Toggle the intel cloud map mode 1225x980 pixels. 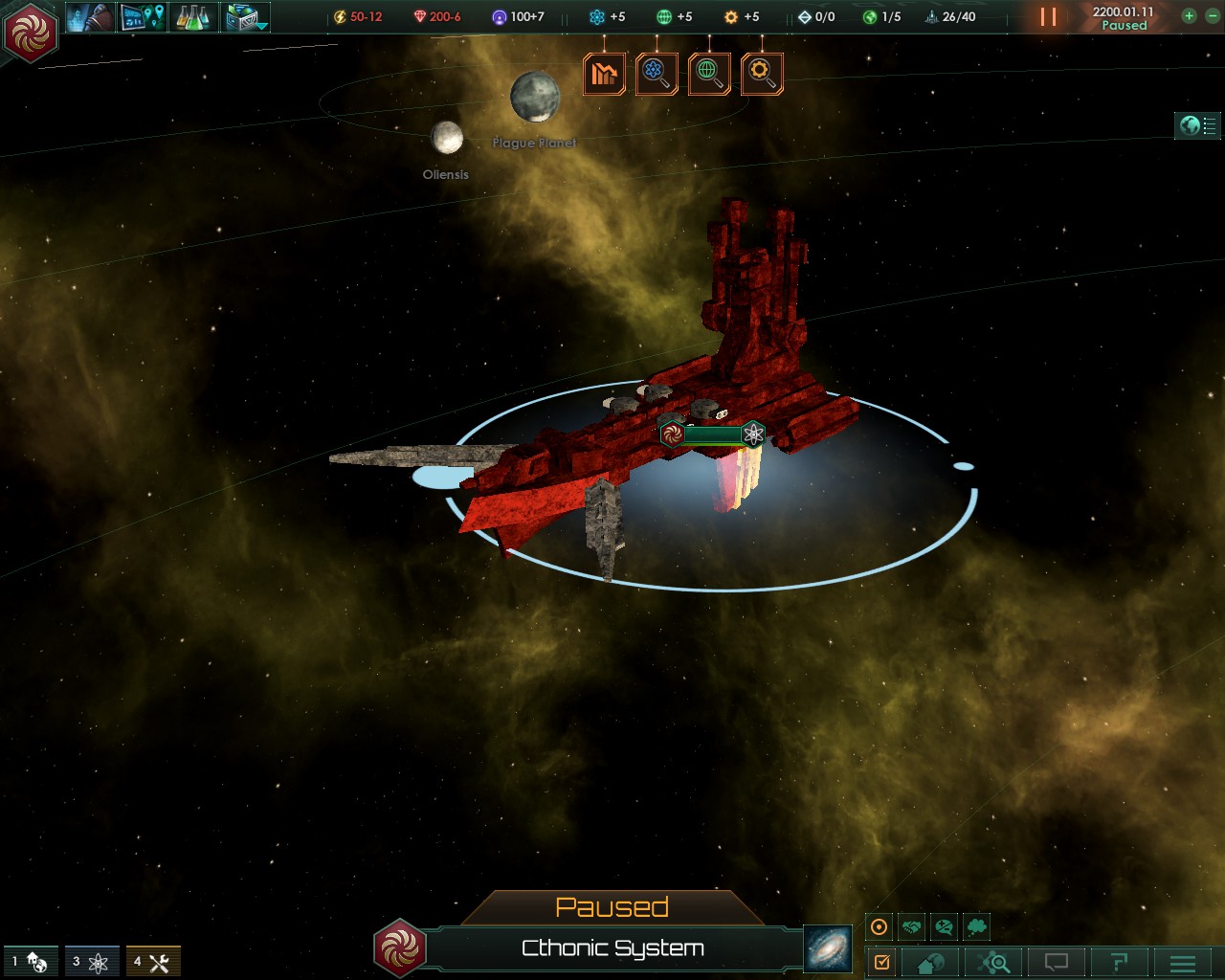tap(976, 925)
